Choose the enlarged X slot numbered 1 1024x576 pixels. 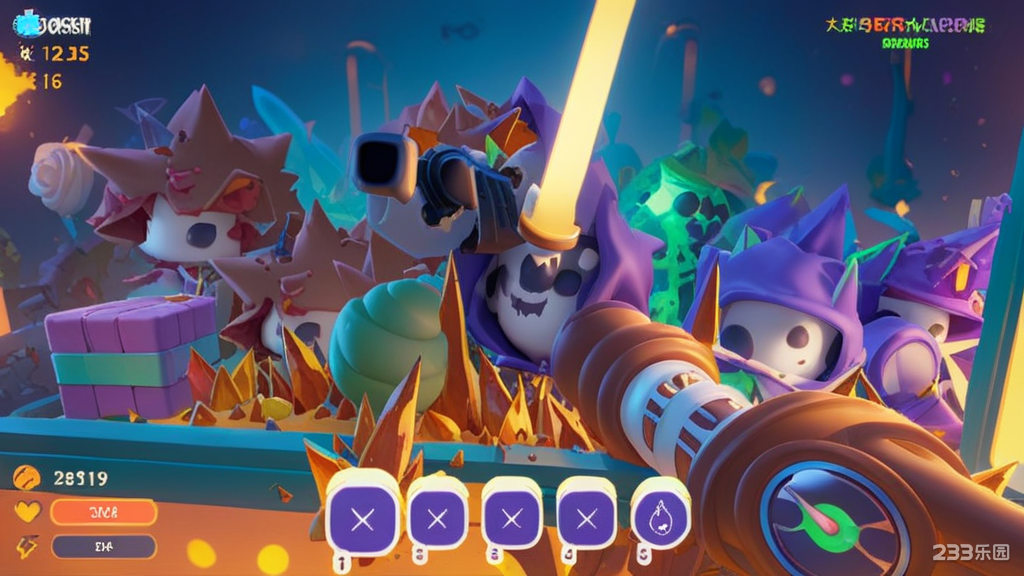point(363,519)
